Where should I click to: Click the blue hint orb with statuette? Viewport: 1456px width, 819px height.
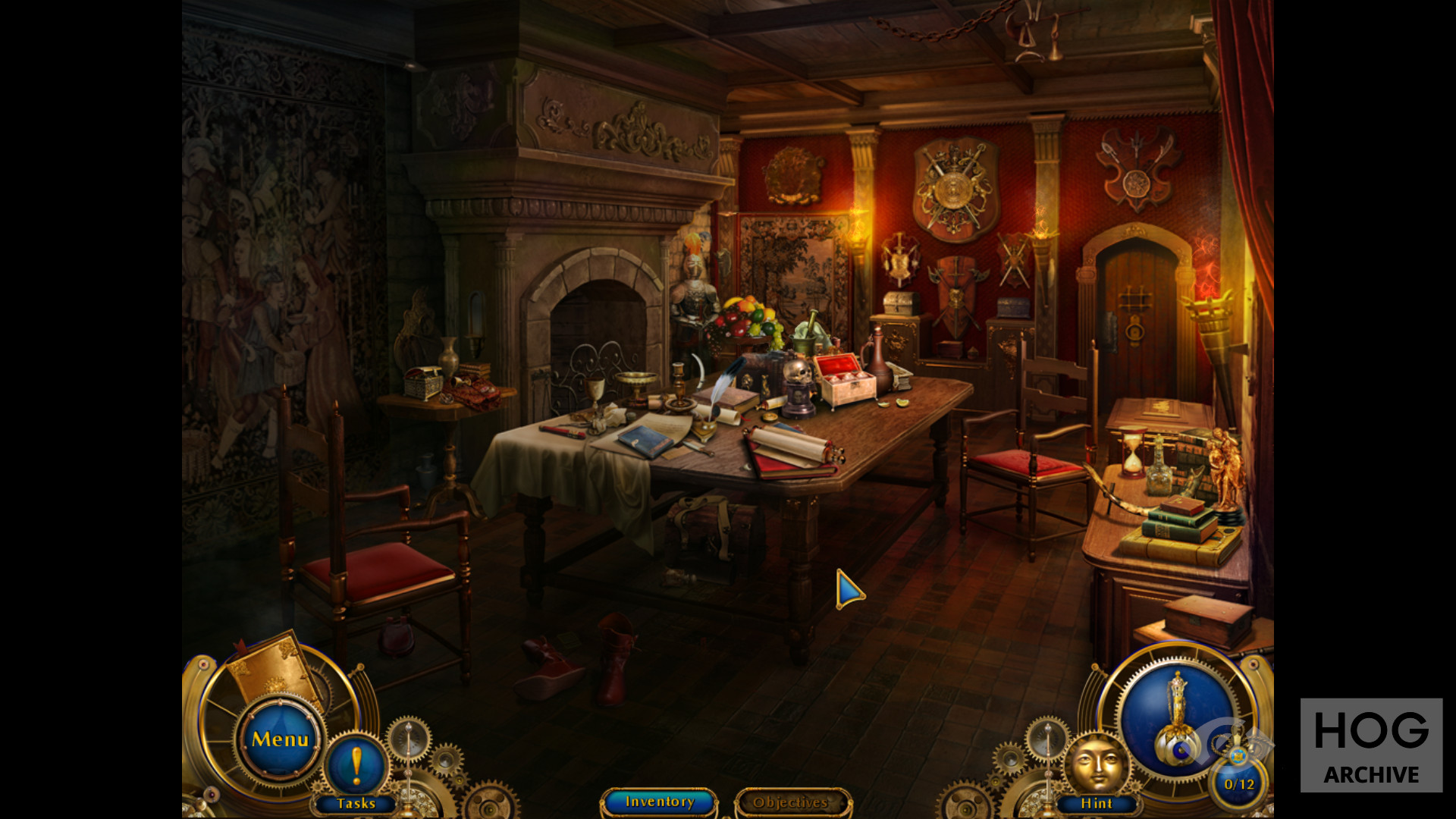pyautogui.click(x=1176, y=716)
